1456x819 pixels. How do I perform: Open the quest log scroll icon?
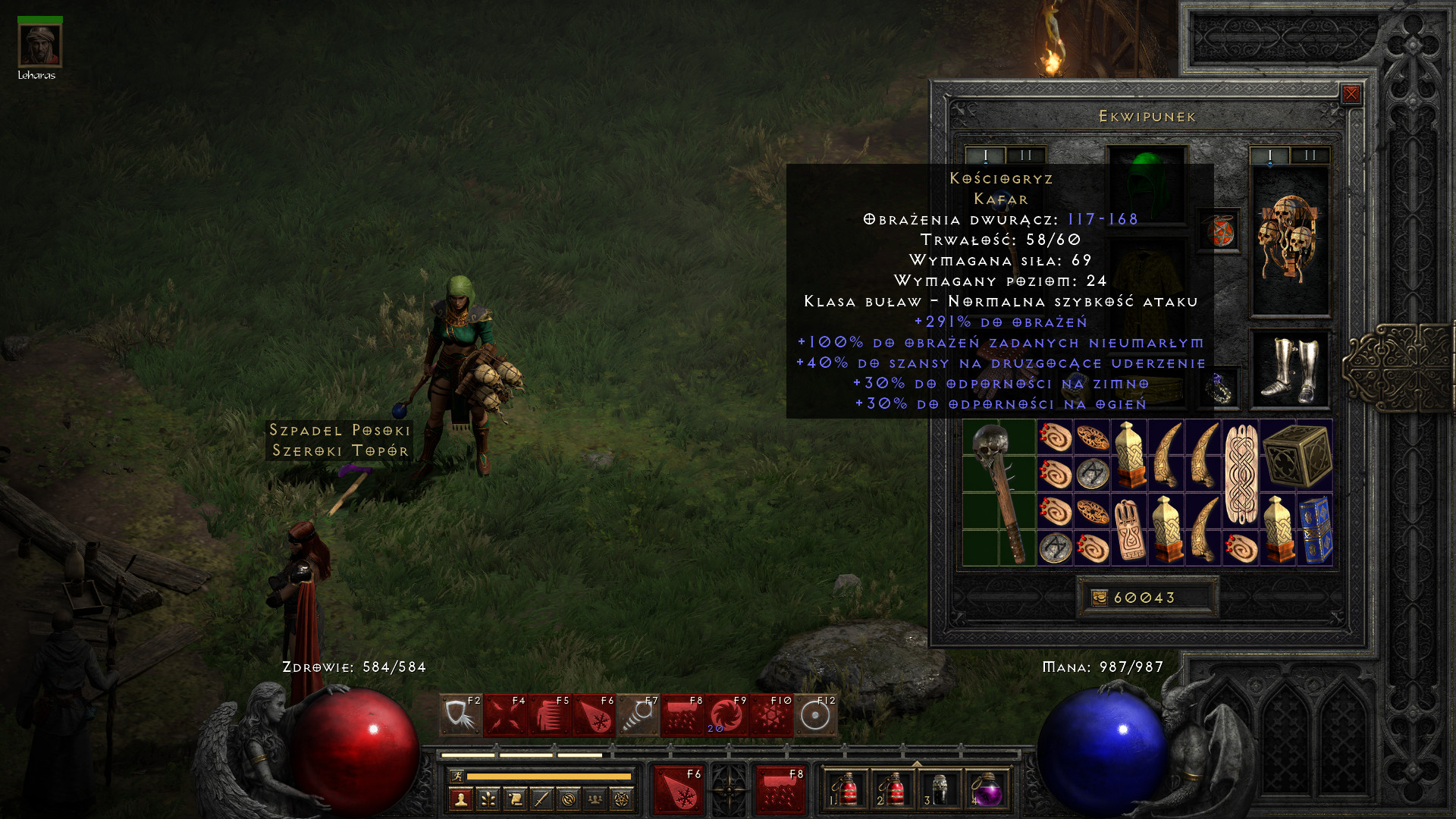(x=515, y=799)
